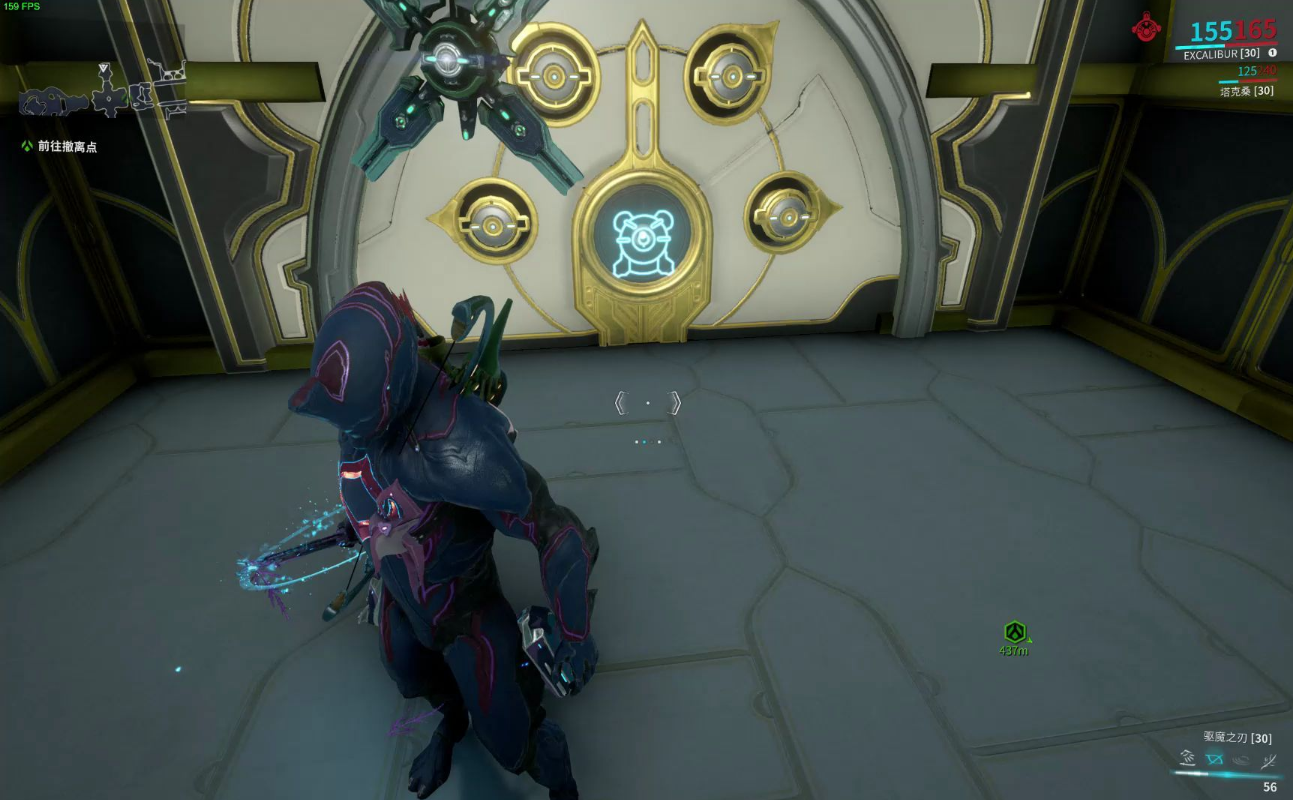This screenshot has width=1293, height=800.
Task: Activate the first ability icon with radiating lines
Action: pos(1188,758)
